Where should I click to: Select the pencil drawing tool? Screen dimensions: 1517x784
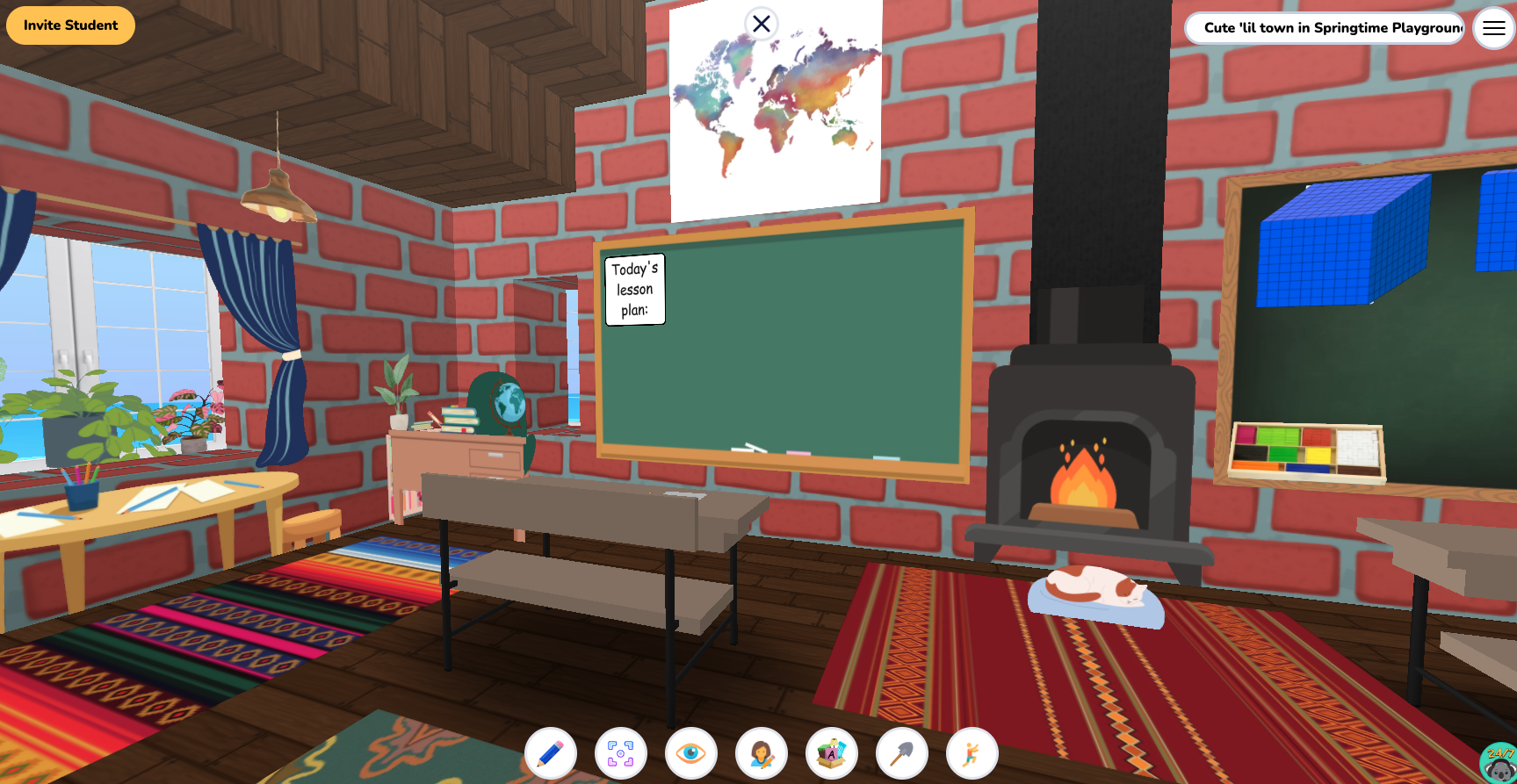tap(552, 752)
